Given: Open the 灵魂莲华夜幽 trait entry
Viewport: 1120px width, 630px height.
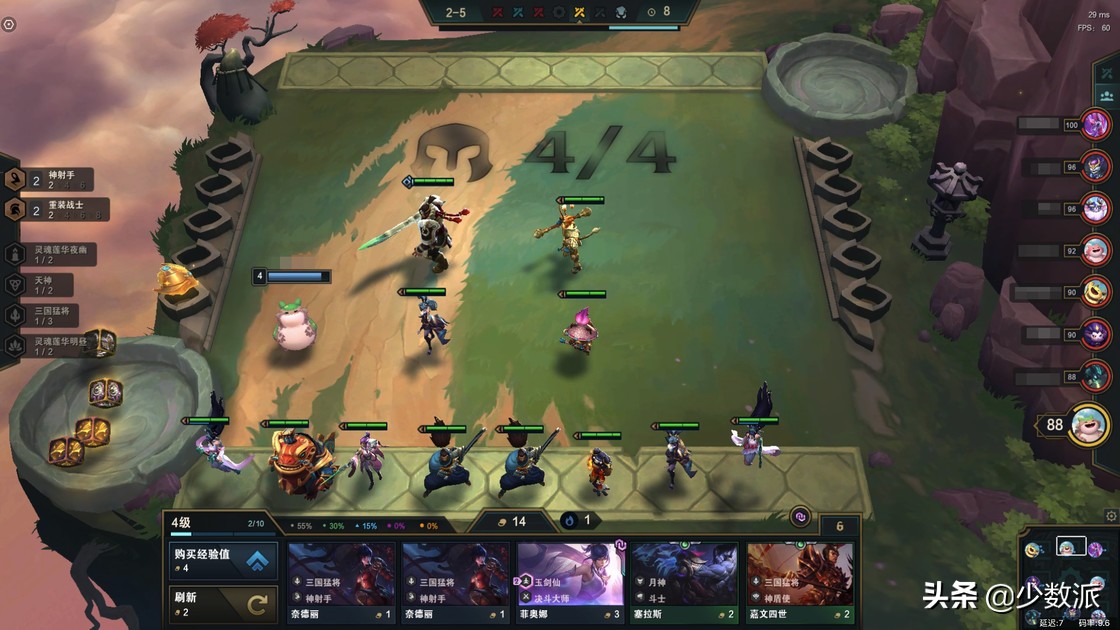Looking at the screenshot, I should click(52, 254).
